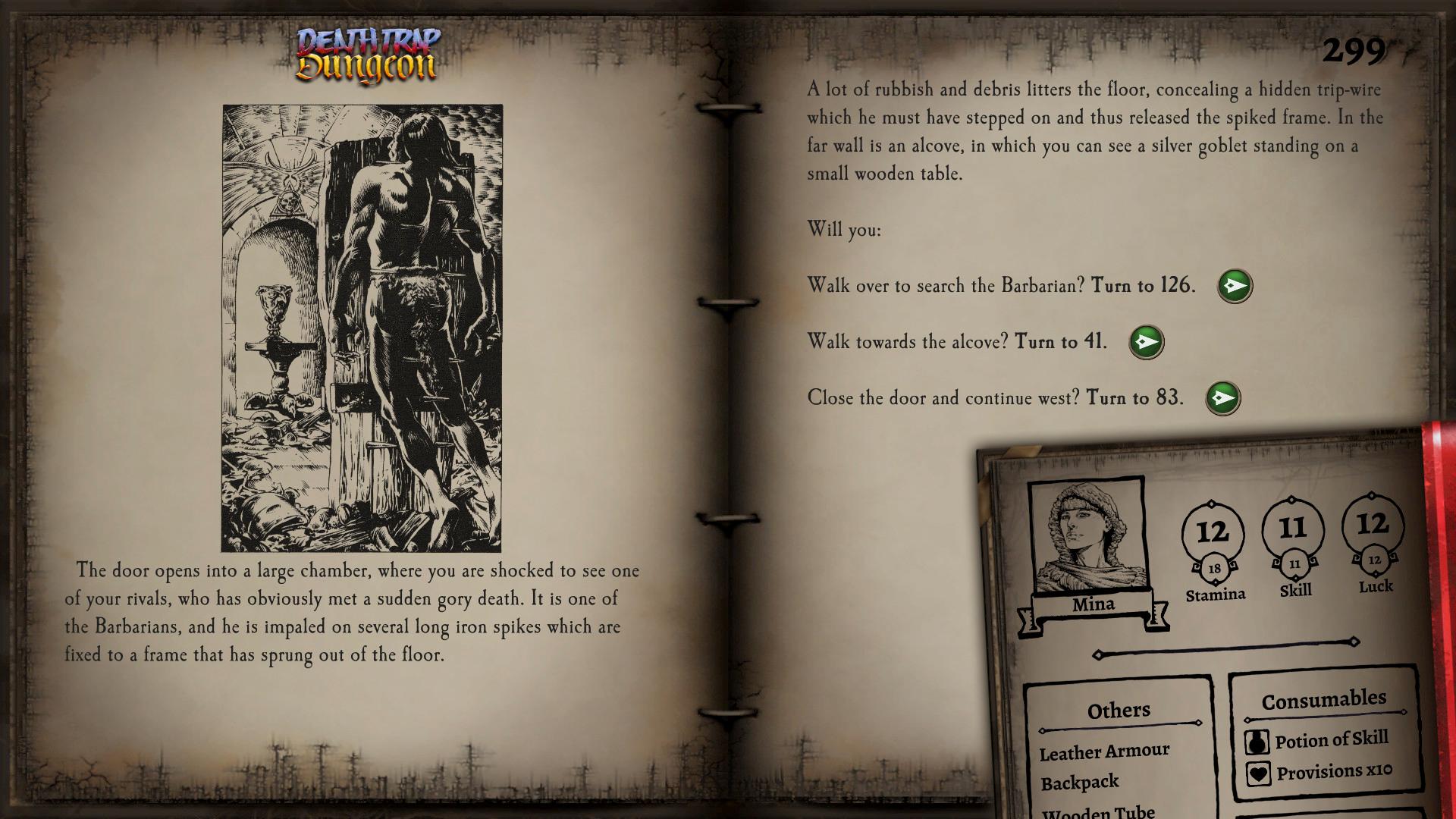The image size is (1456, 819).
Task: Open the Stamina stat circle showing 12
Action: point(1214,533)
